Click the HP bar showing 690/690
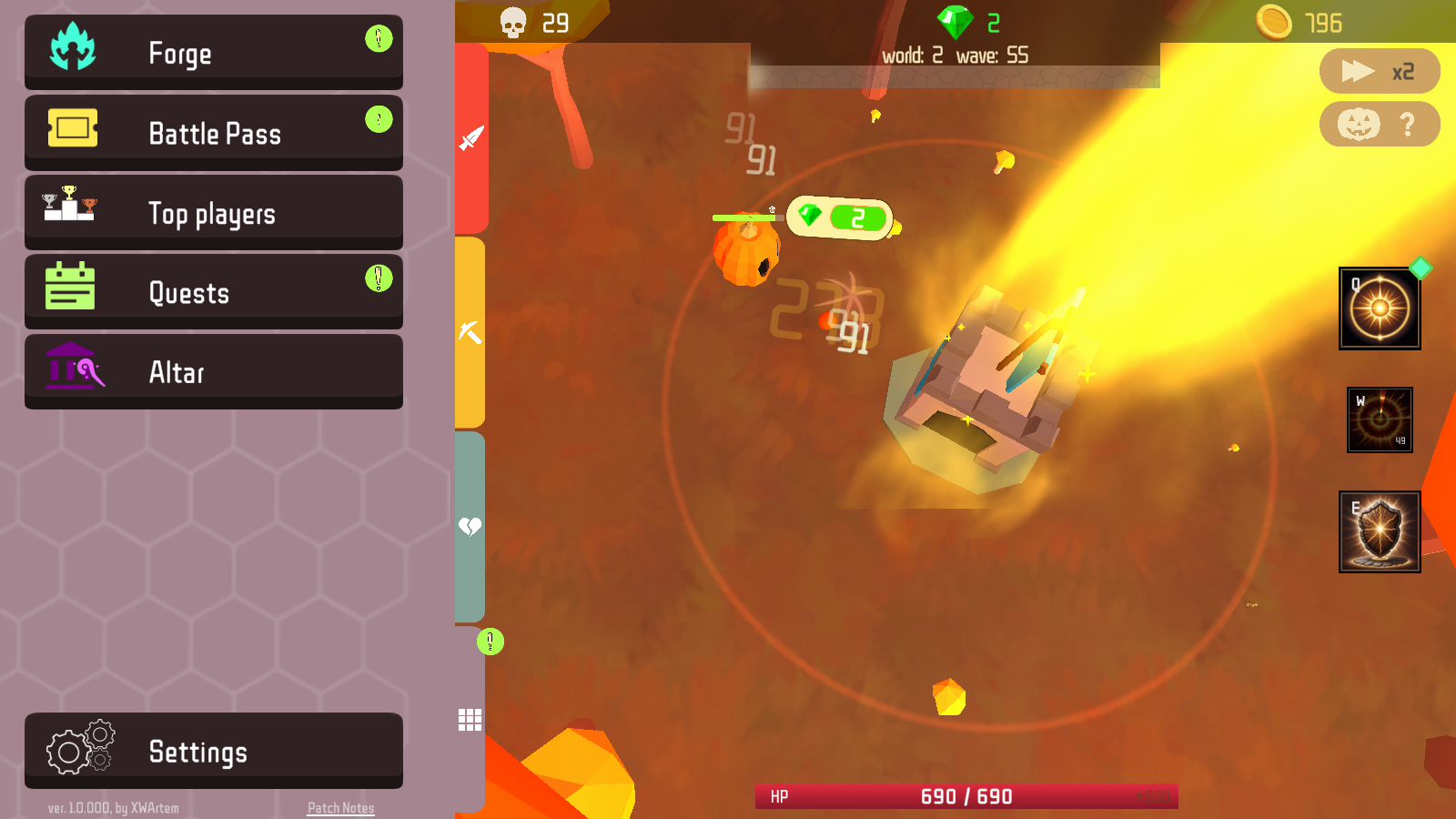The image size is (1456, 819). [x=969, y=794]
